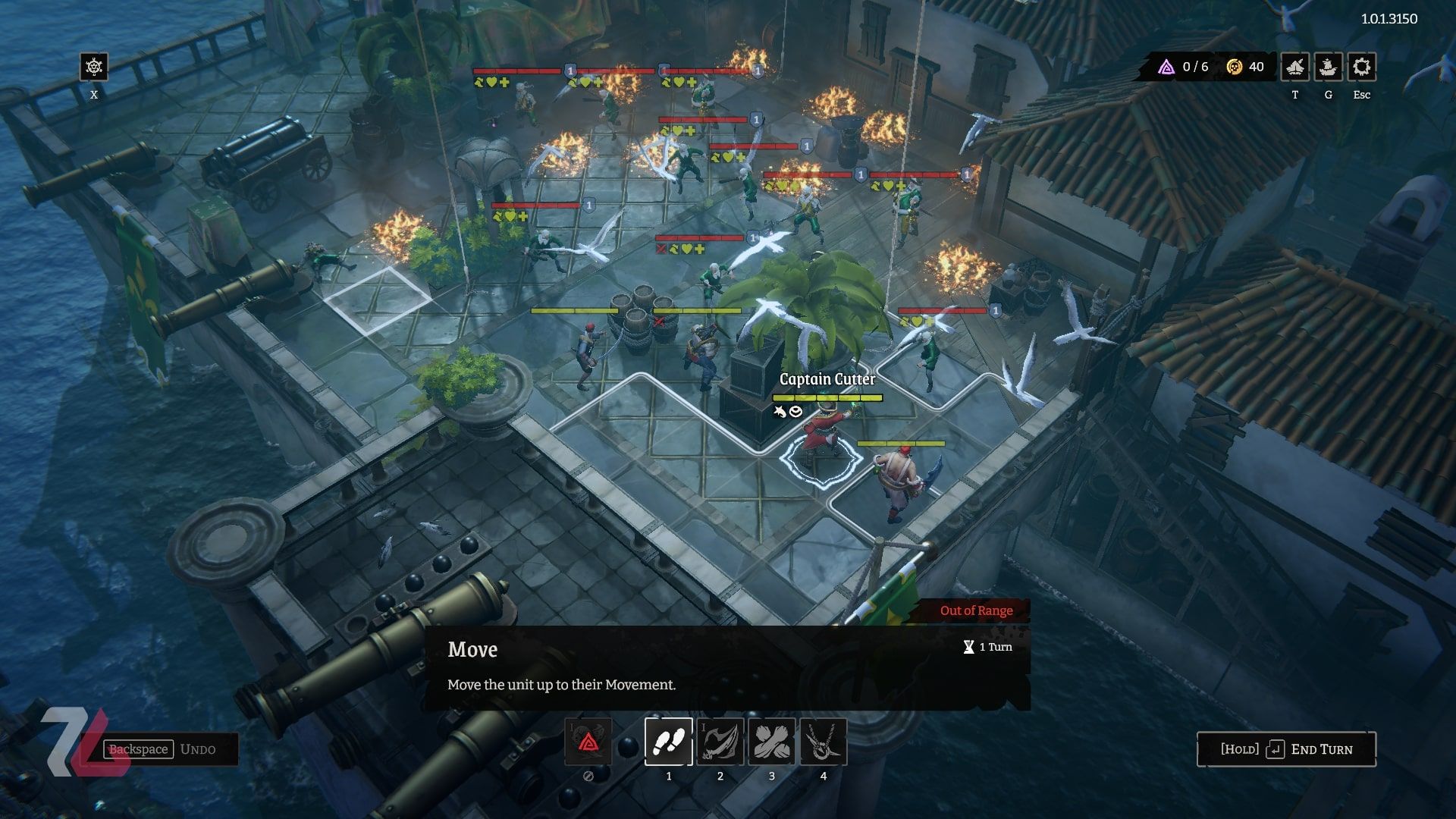
Task: Choose the grappling hook ability
Action: pos(823,741)
